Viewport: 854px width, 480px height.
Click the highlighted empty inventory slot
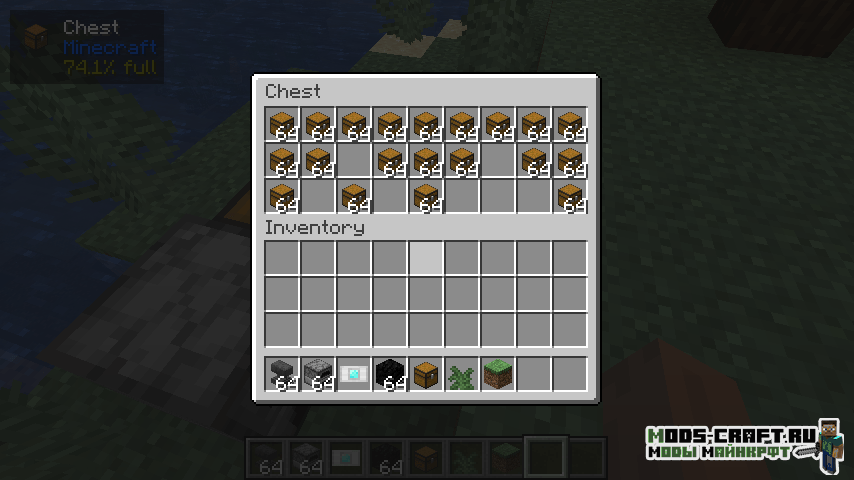click(426, 258)
